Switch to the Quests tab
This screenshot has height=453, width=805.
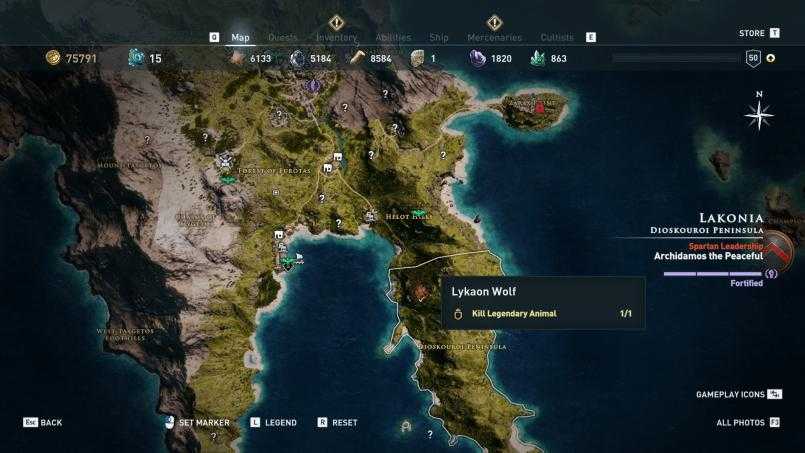pos(282,38)
